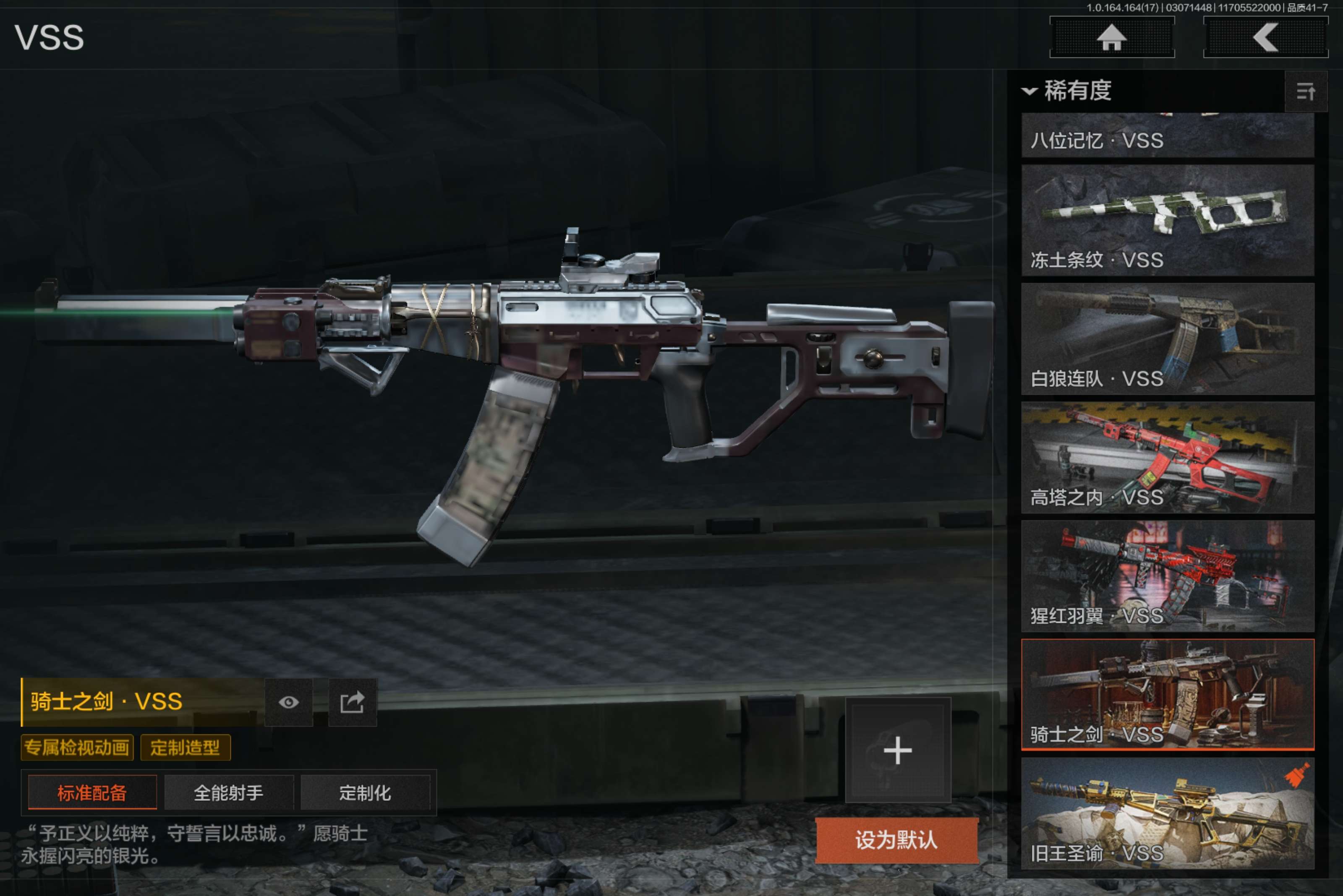Viewport: 1343px width, 896px height.
Task: Choose the 猩红羽翼 VSS skin
Action: pyautogui.click(x=1167, y=576)
